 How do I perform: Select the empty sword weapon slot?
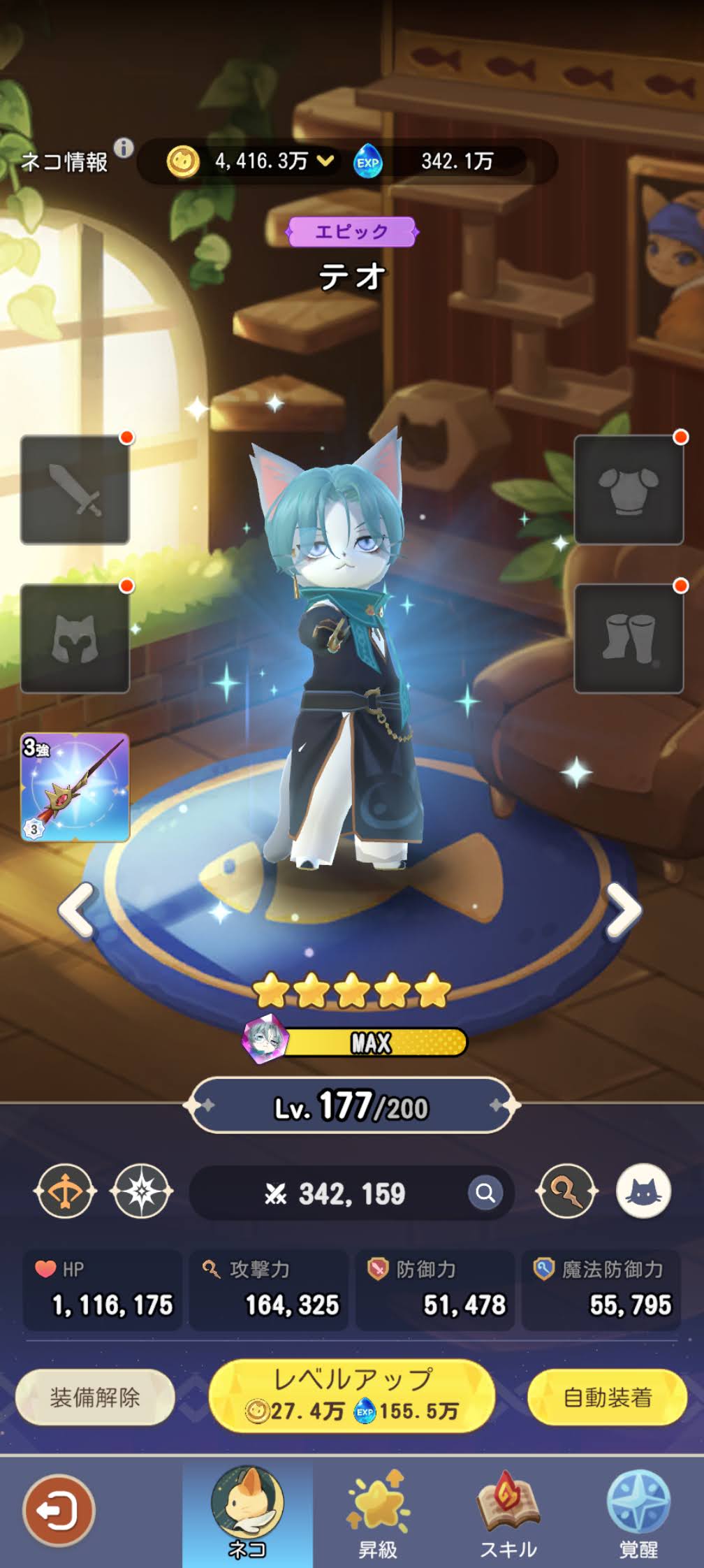click(x=75, y=490)
